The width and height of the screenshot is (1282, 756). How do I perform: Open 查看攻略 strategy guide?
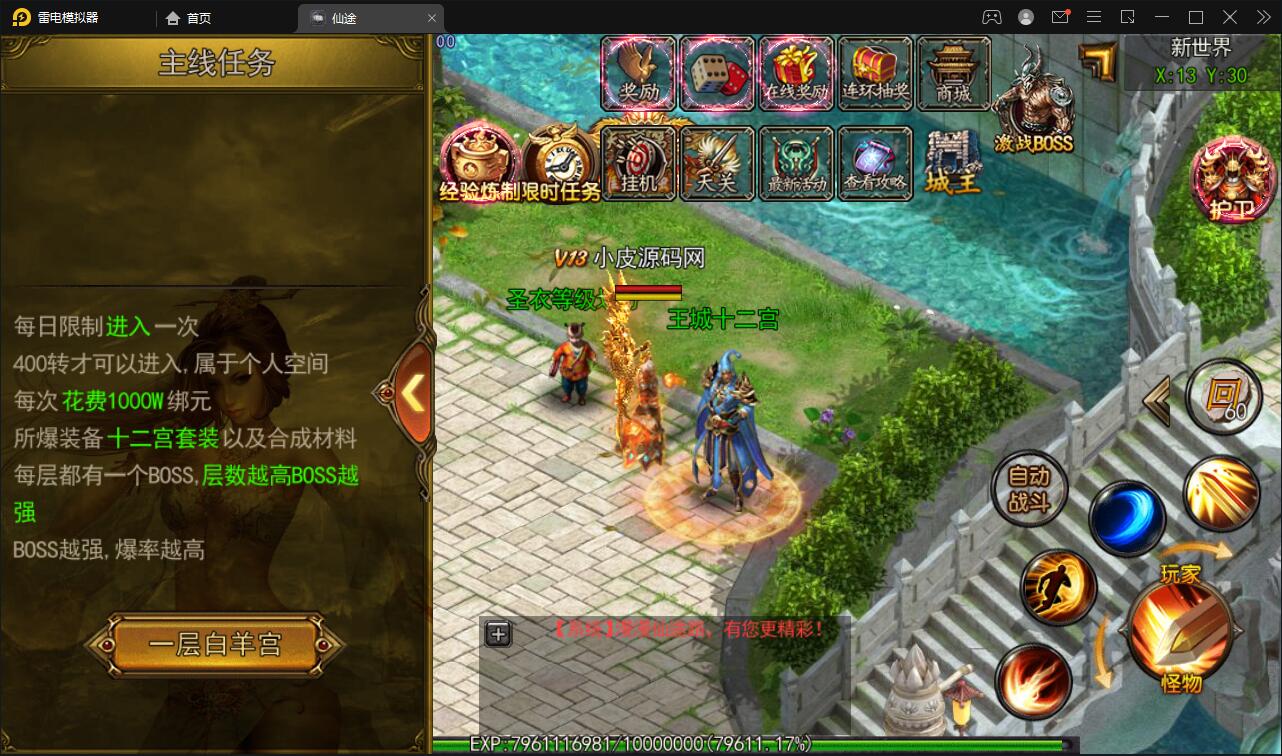[875, 162]
